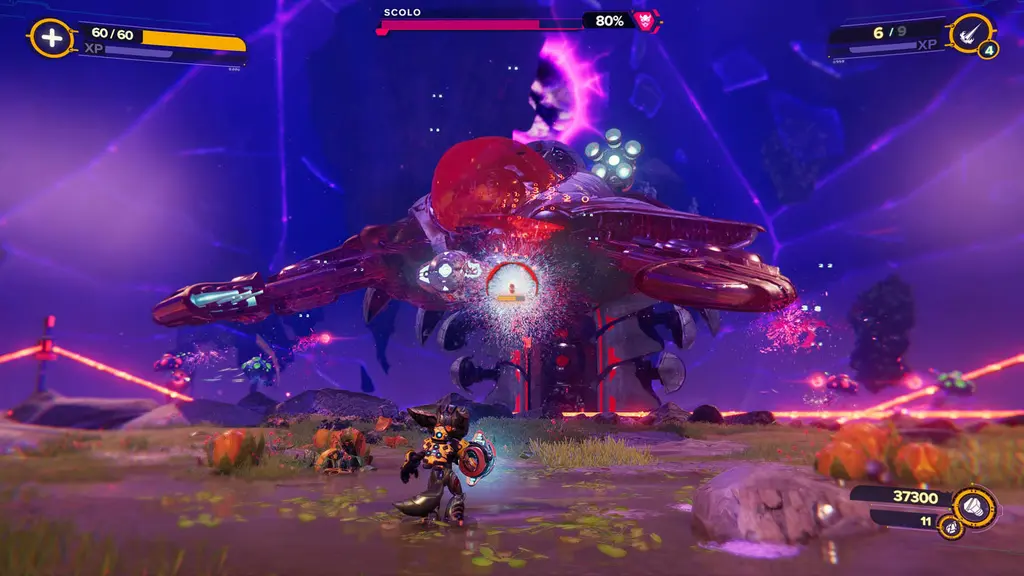Screen dimensions: 1024x576
Task: Click the Raritanium crystal icon
Action: point(951,524)
